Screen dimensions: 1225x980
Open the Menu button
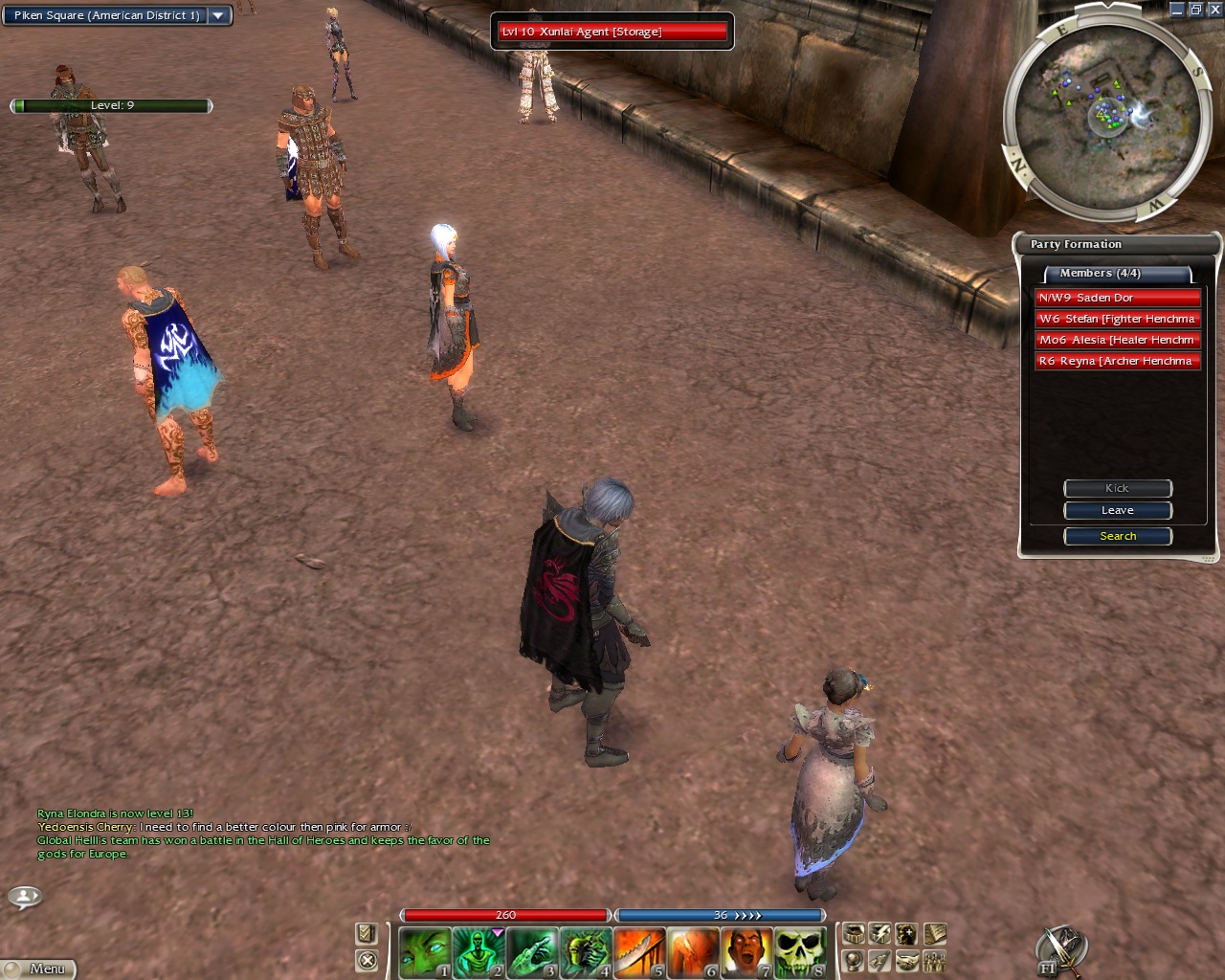38,969
